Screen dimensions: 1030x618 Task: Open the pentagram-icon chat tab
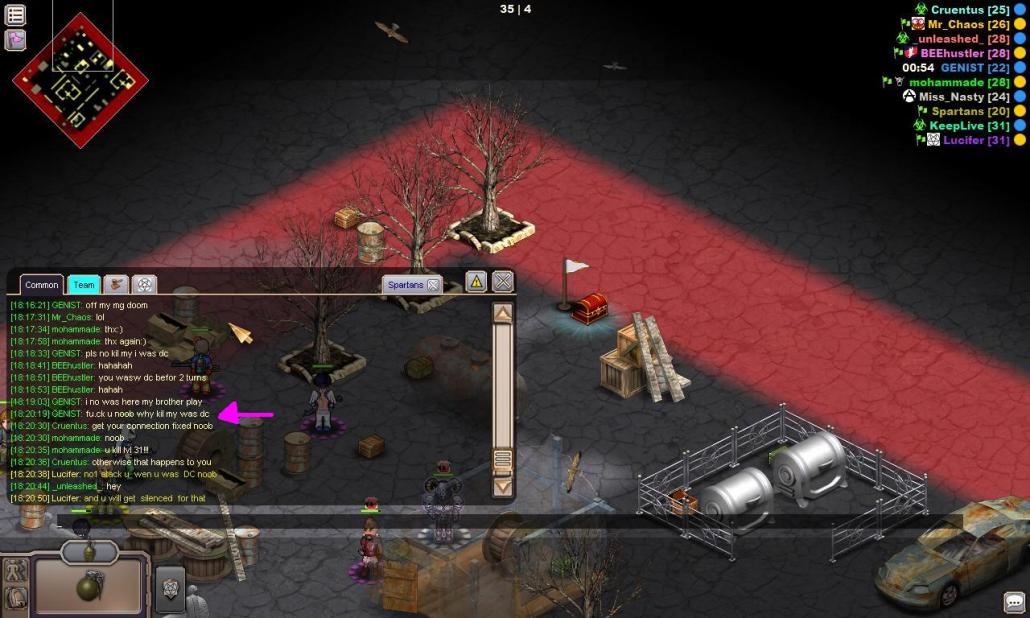(x=144, y=285)
